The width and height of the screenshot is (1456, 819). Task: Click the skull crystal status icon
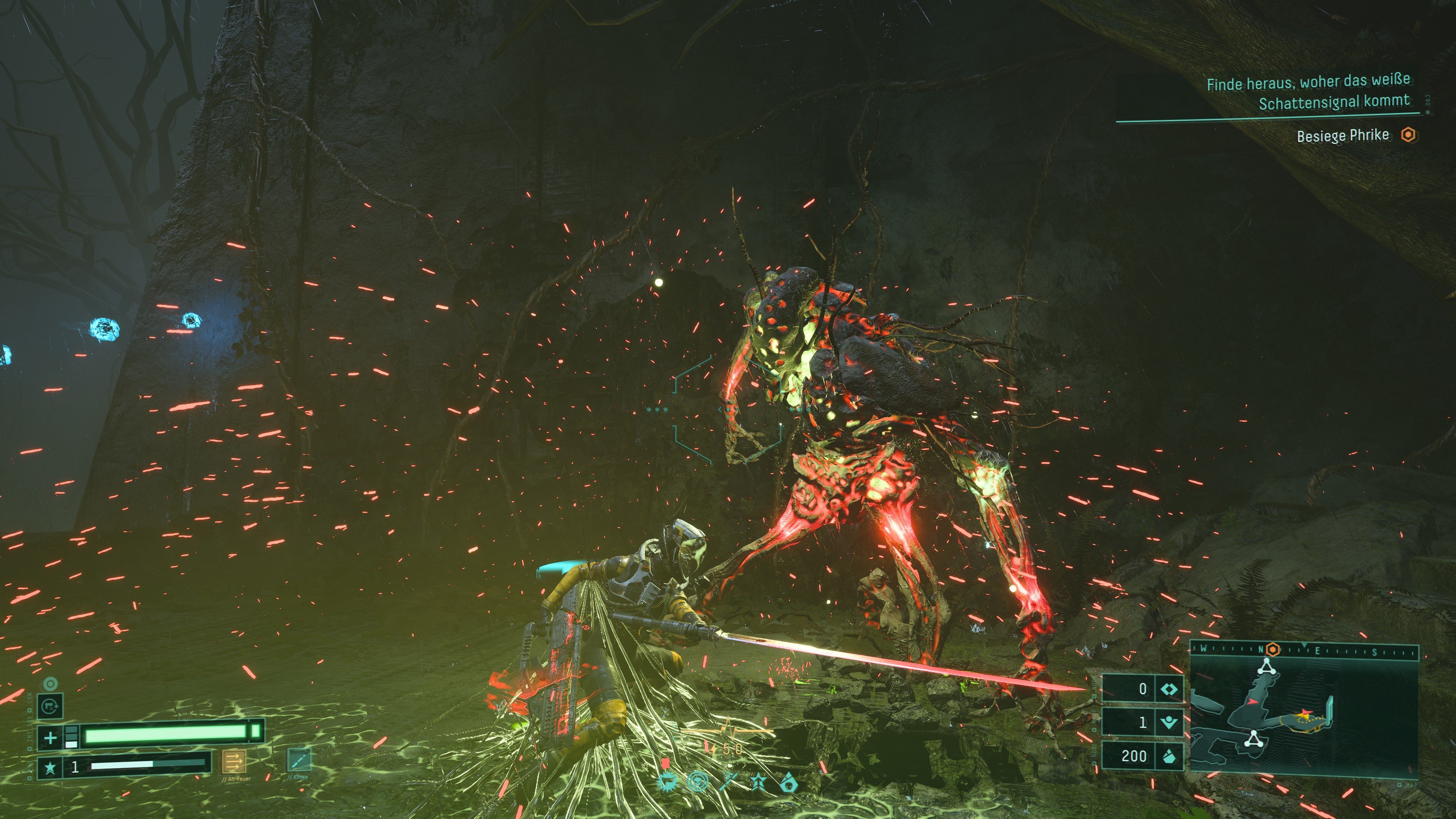tap(789, 782)
